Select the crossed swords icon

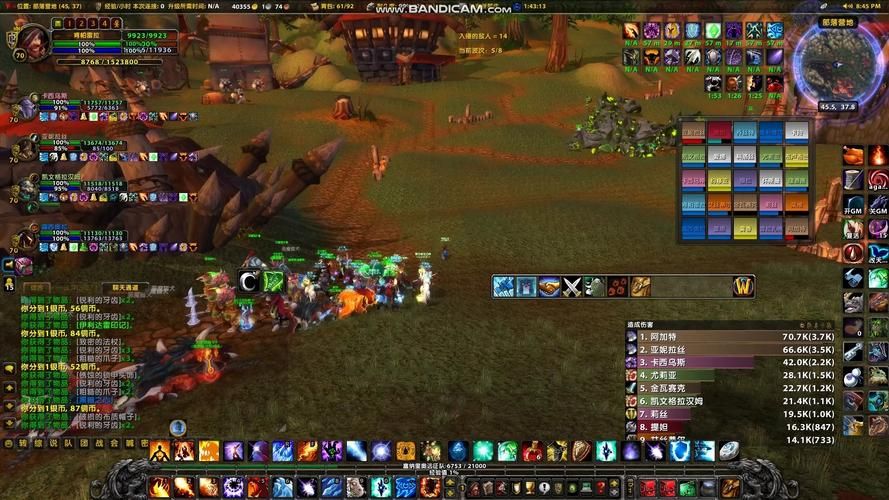(571, 287)
